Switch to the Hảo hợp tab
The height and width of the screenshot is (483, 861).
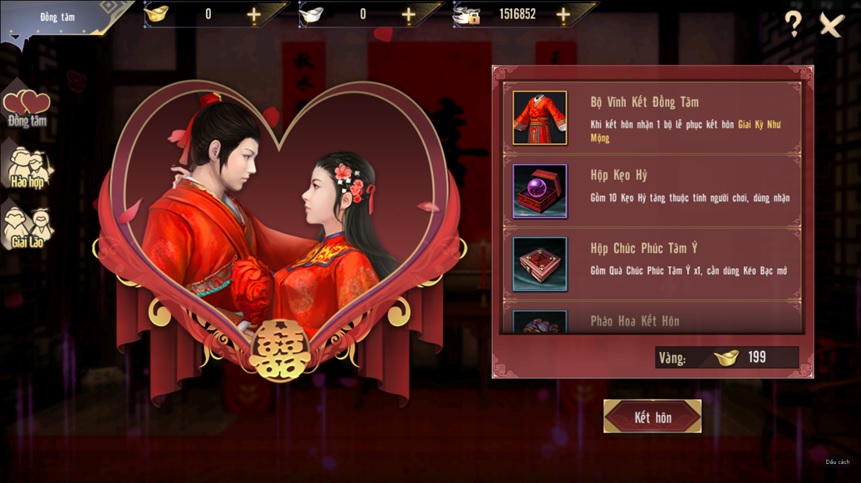27,167
